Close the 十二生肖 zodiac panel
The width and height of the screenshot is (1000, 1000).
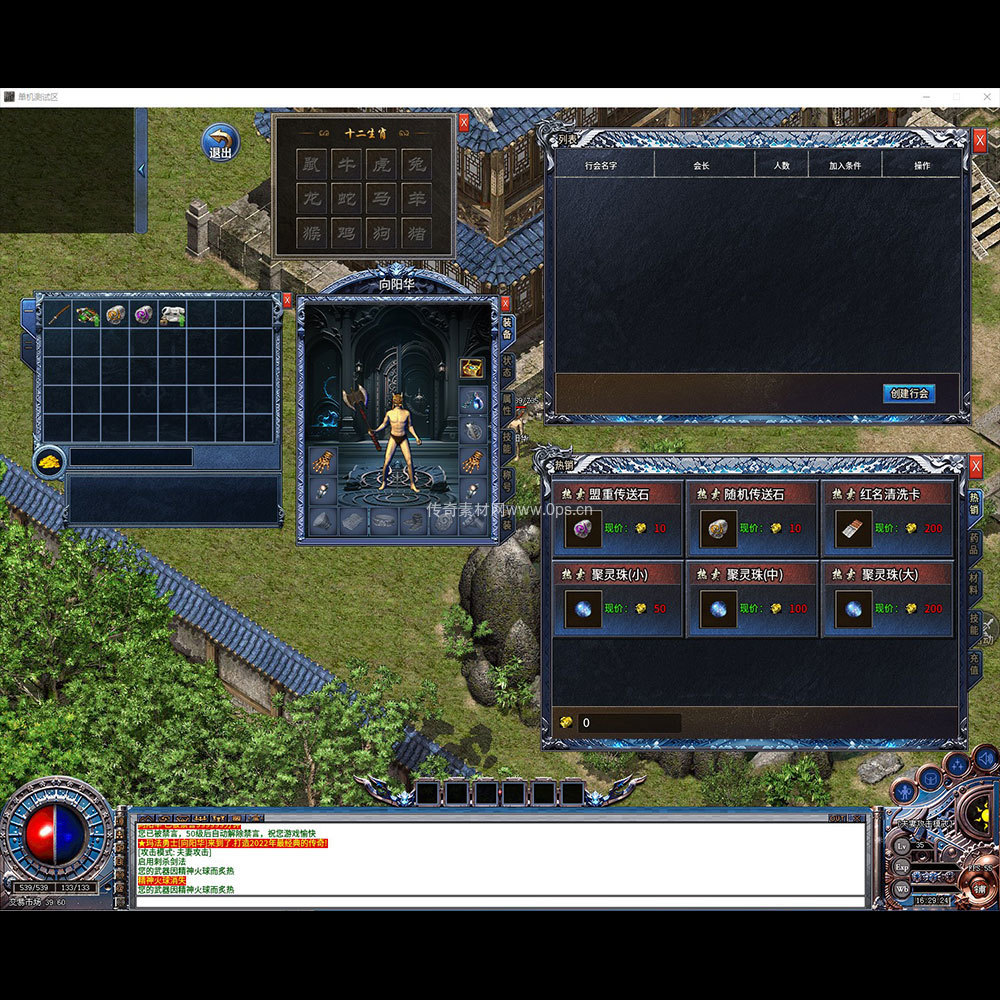(x=464, y=123)
